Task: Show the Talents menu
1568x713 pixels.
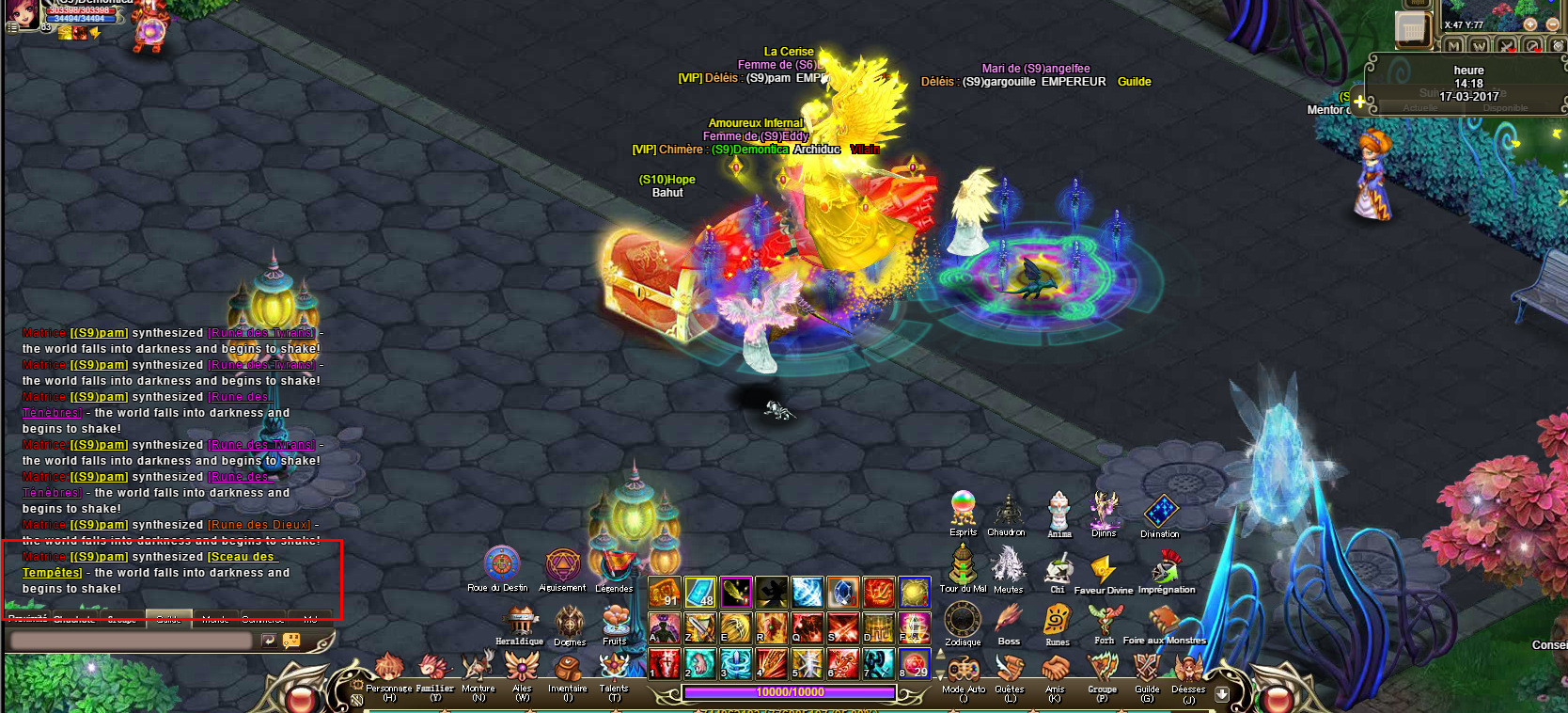Action: tap(614, 669)
